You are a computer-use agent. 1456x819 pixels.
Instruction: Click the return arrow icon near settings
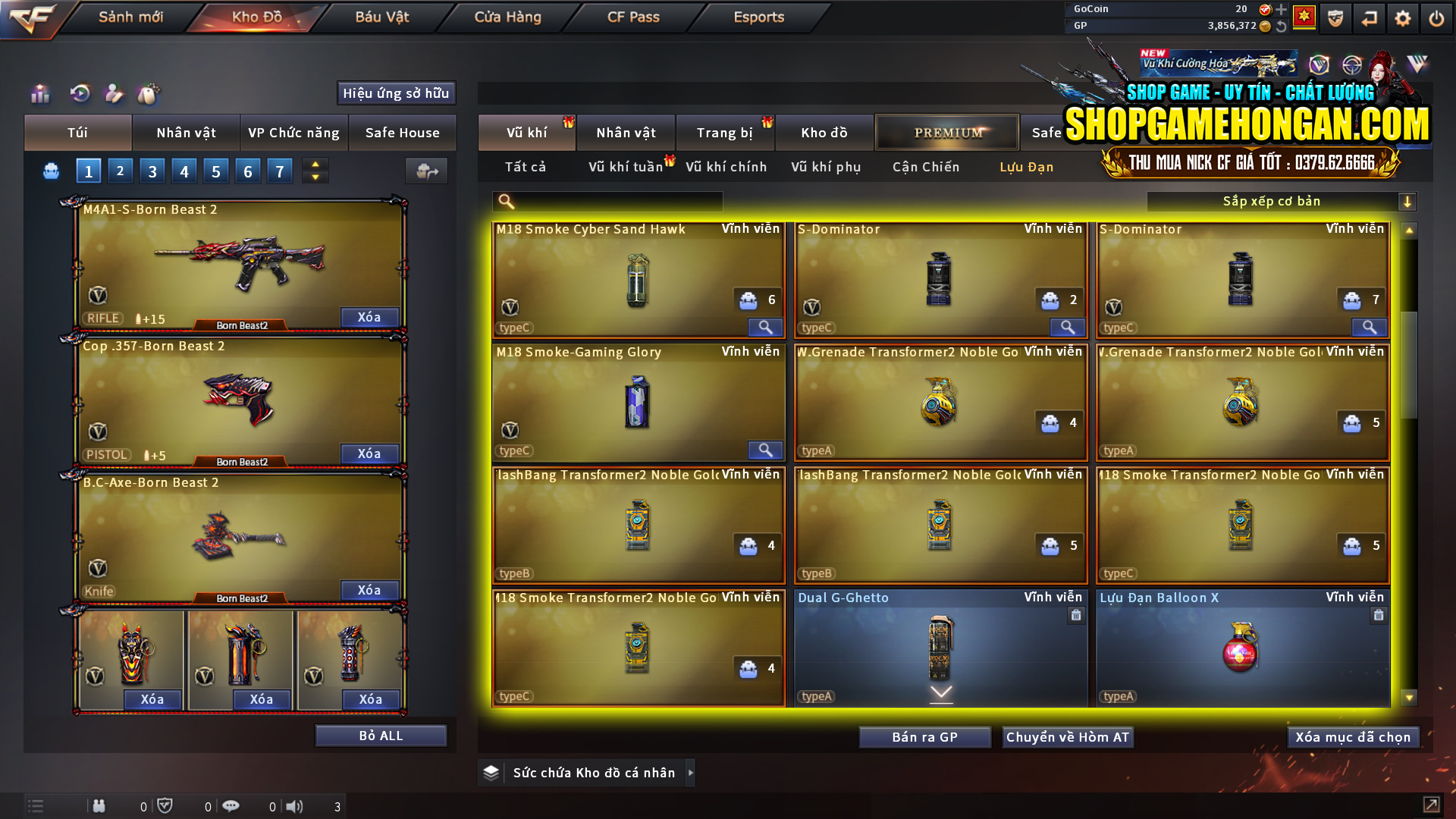point(1370,18)
